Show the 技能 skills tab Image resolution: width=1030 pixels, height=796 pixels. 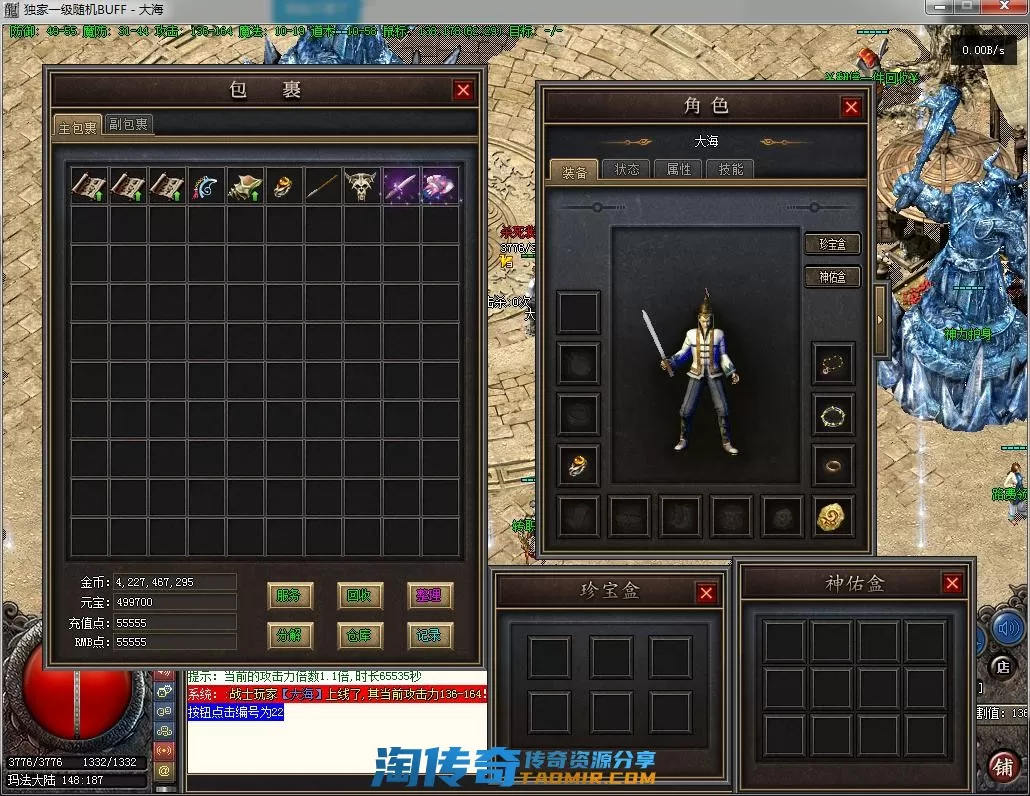(731, 169)
